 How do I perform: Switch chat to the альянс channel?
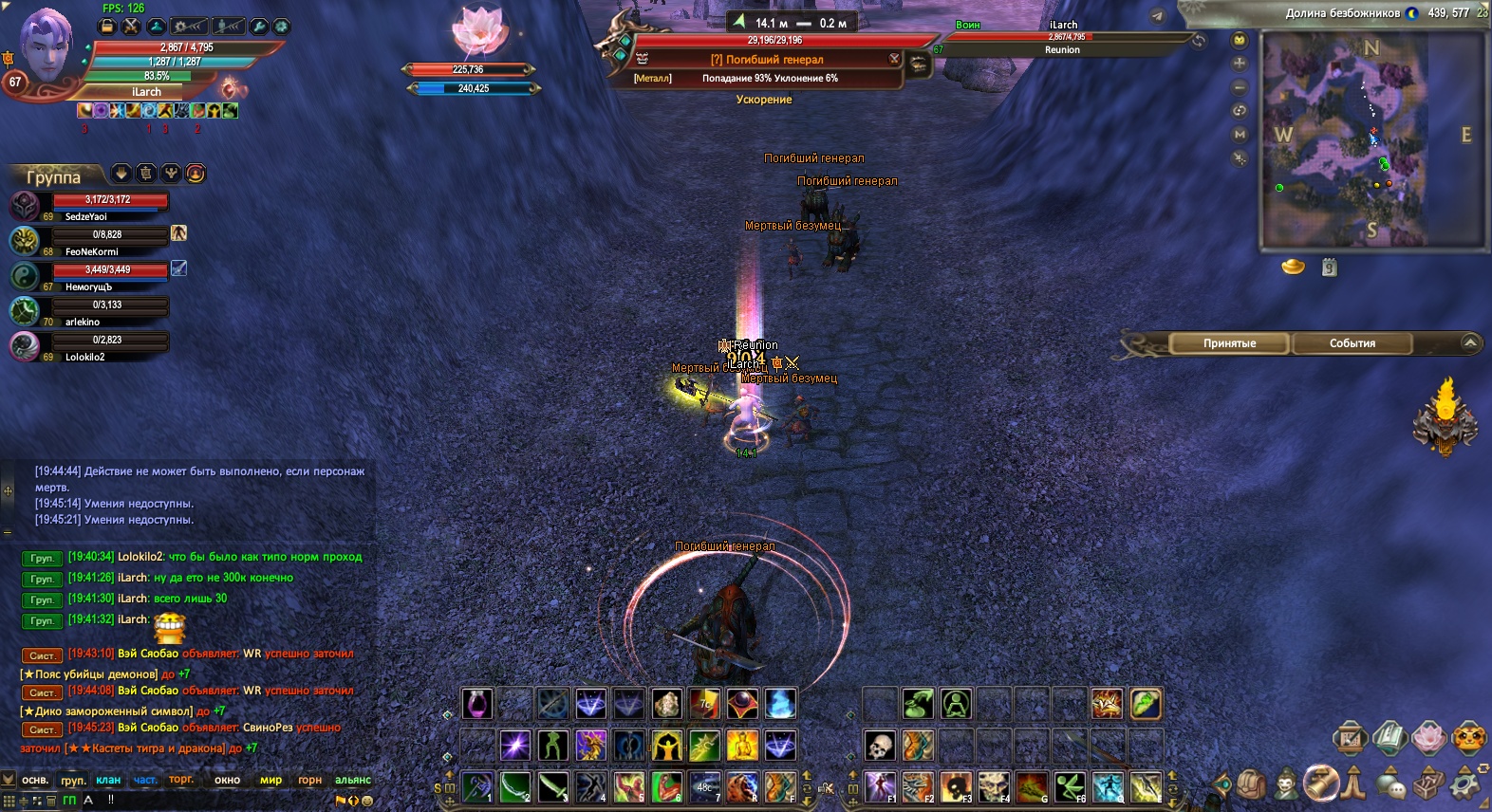[x=352, y=781]
